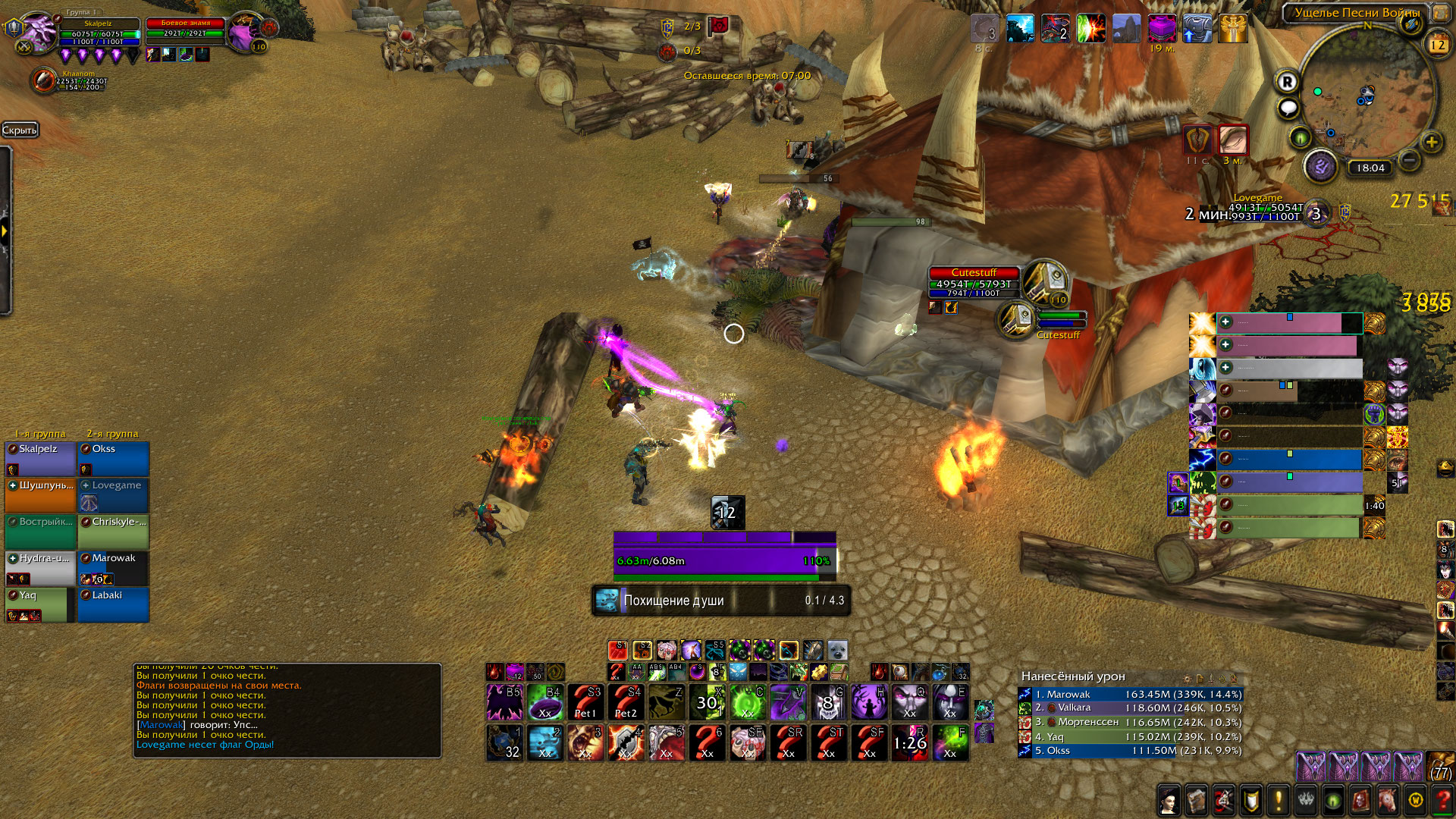The height and width of the screenshot is (819, 1456).
Task: Activate the green swirl ability bound to C
Action: click(x=748, y=702)
